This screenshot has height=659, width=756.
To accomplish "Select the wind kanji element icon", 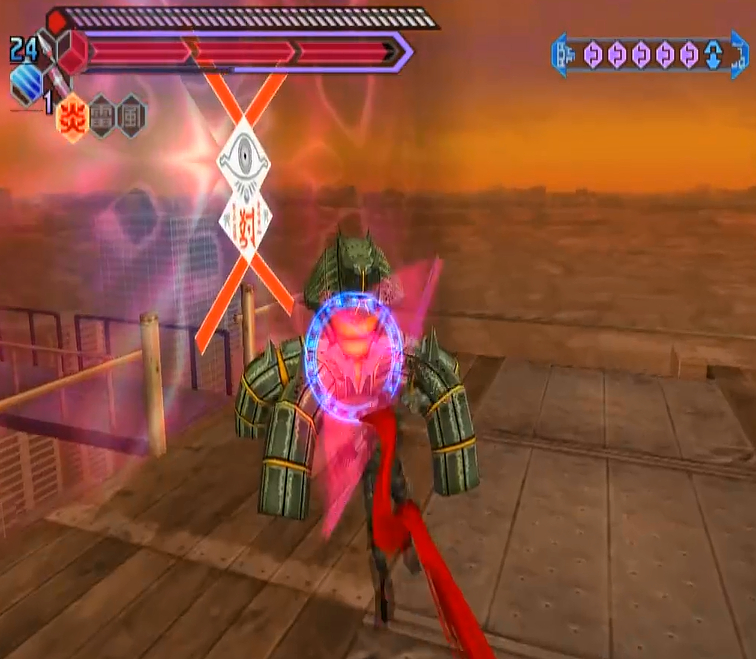I will pos(131,118).
